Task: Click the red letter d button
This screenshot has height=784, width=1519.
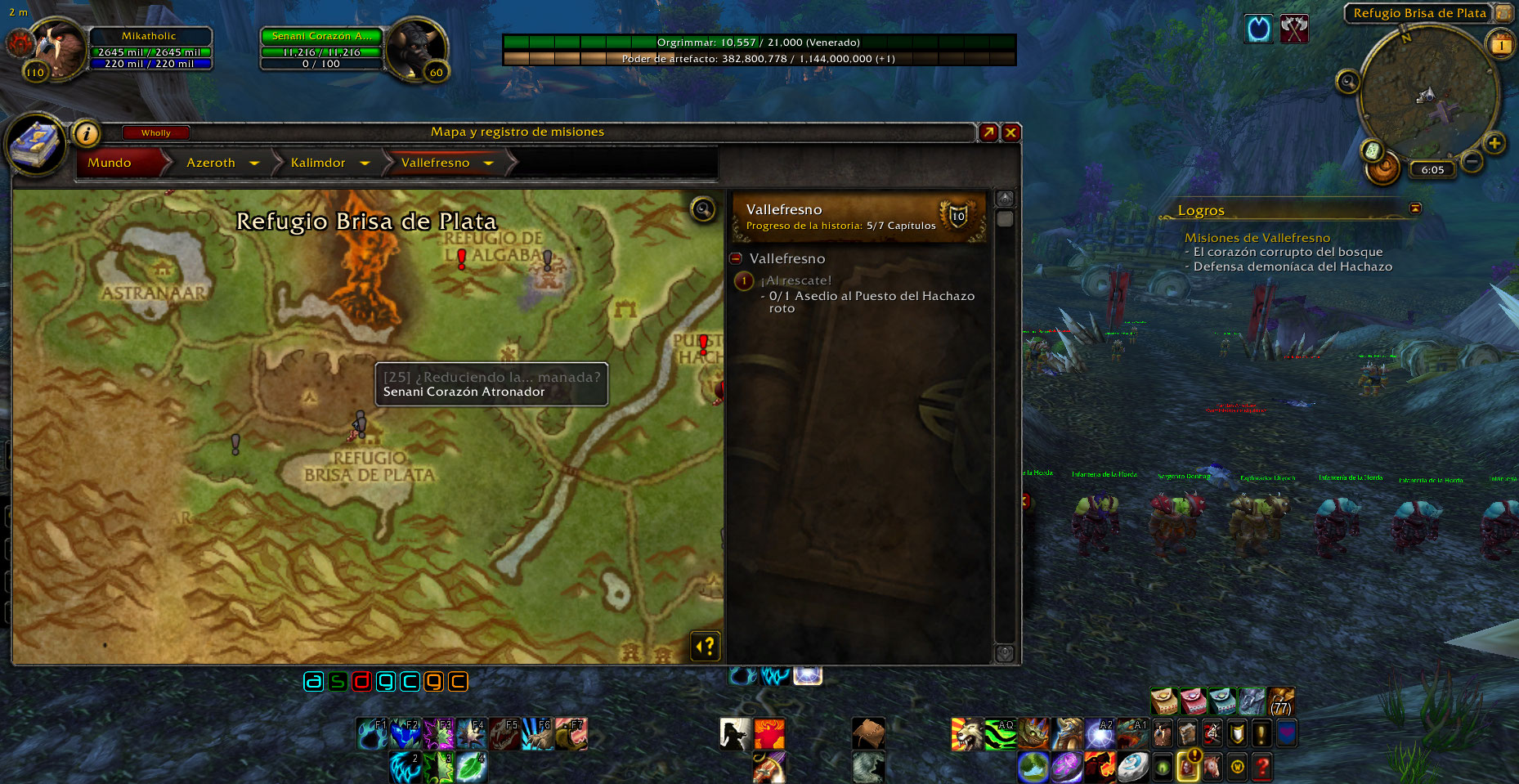Action: [361, 681]
